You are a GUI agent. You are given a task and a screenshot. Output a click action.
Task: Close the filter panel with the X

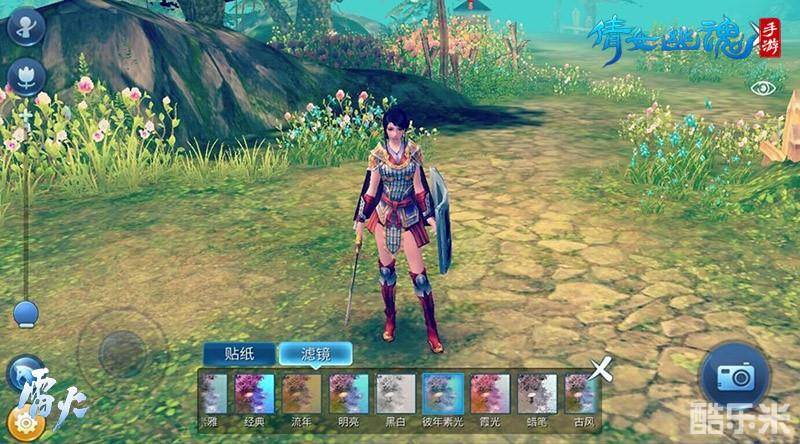pyautogui.click(x=601, y=369)
